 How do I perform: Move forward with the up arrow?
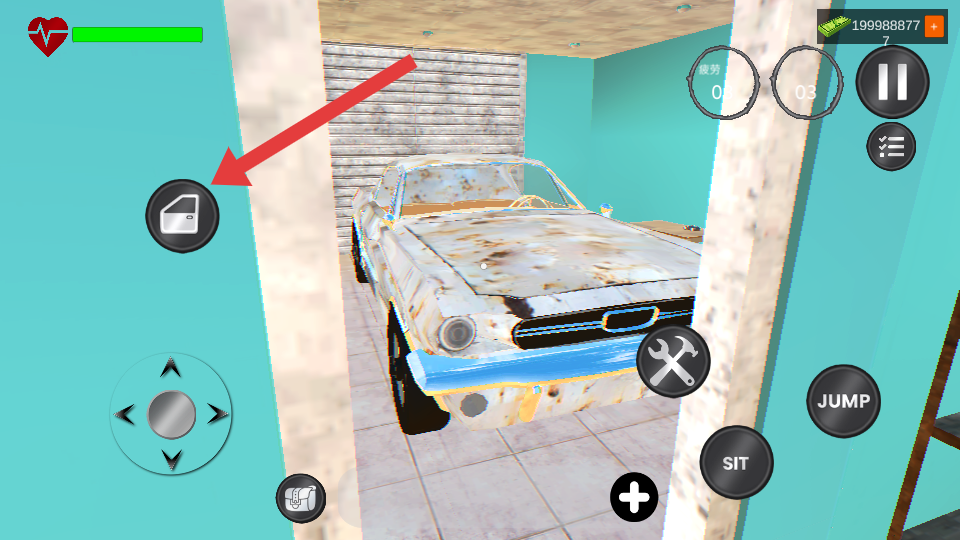click(171, 368)
